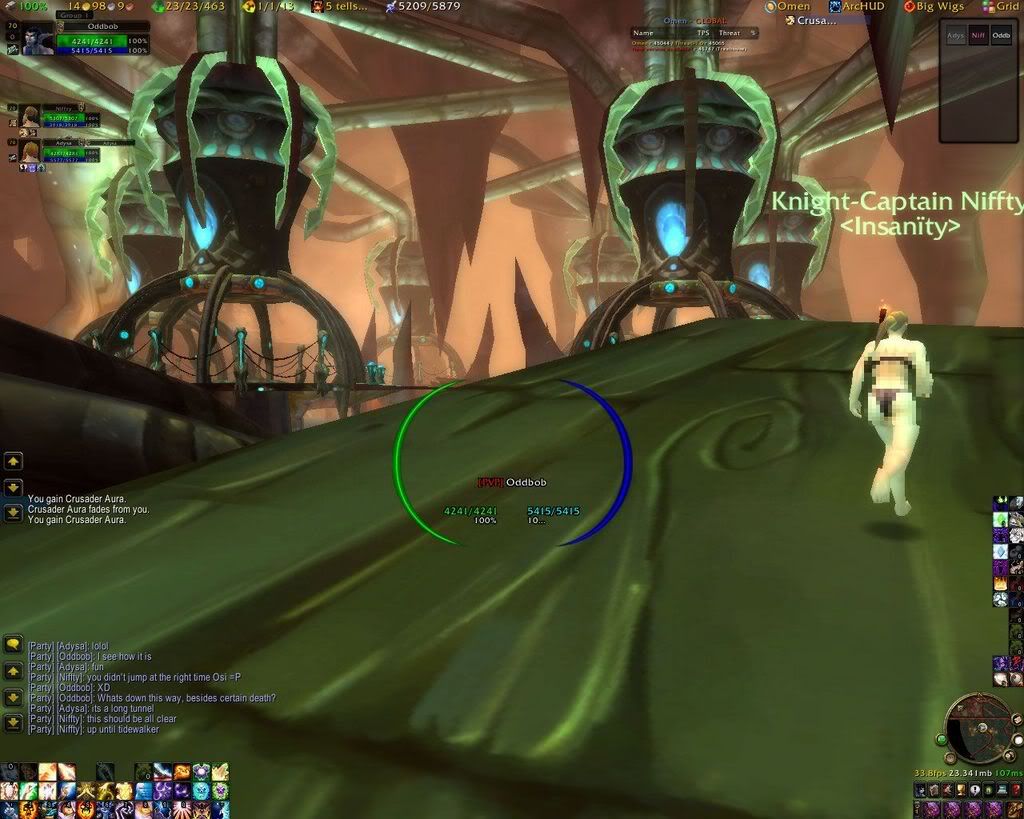
Task: Open the Omen threat meter plugin
Action: coord(788,6)
